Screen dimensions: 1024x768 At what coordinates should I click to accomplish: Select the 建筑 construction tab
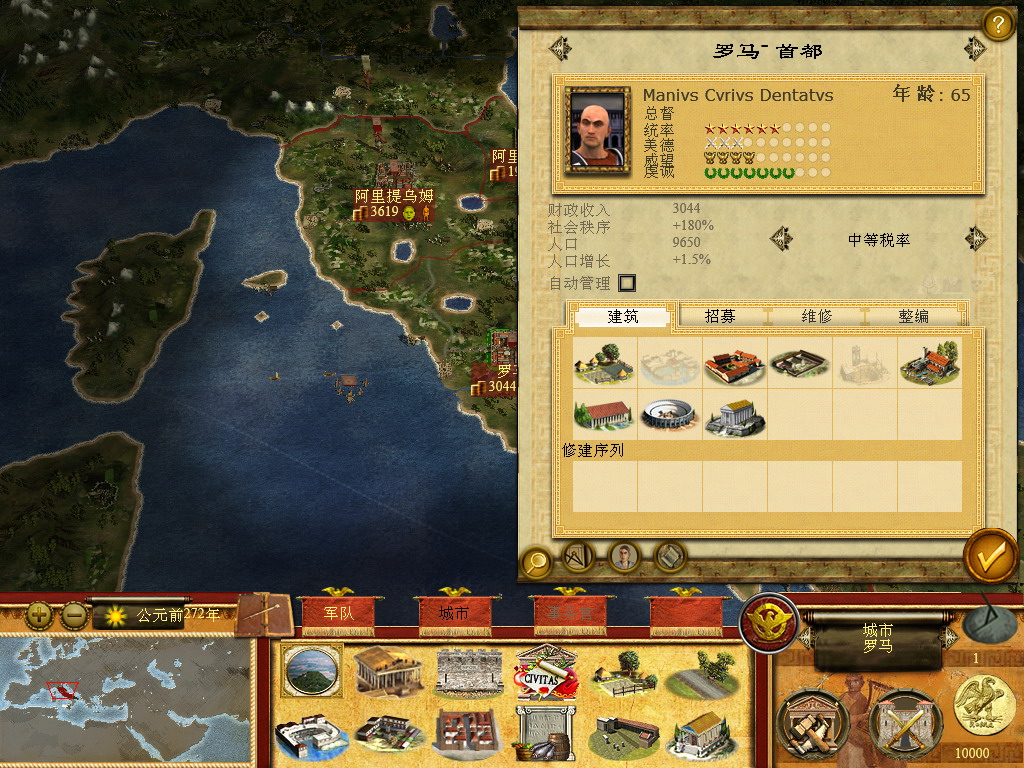pos(623,316)
